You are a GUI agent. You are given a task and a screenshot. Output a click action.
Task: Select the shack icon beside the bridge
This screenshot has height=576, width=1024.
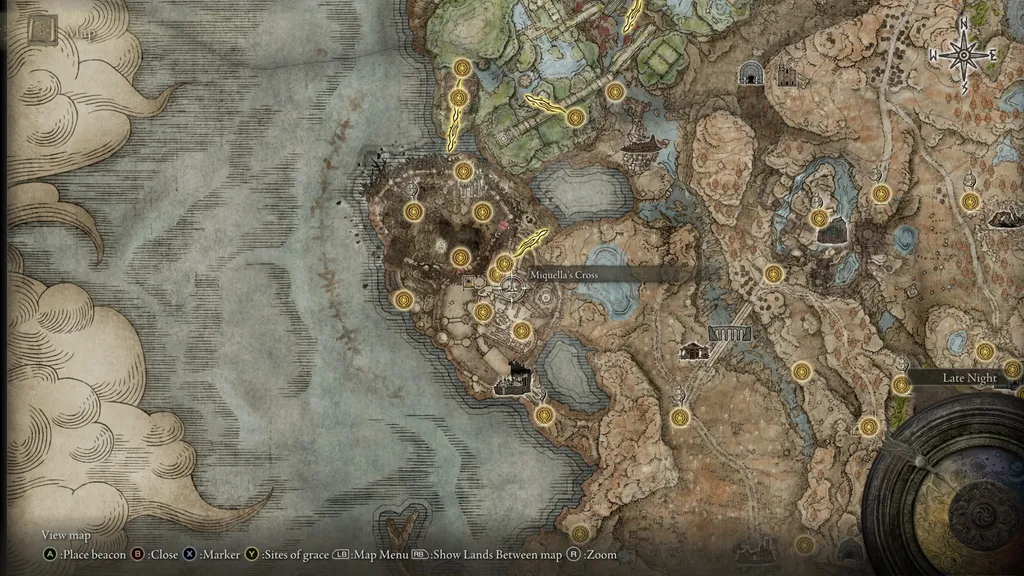click(693, 350)
